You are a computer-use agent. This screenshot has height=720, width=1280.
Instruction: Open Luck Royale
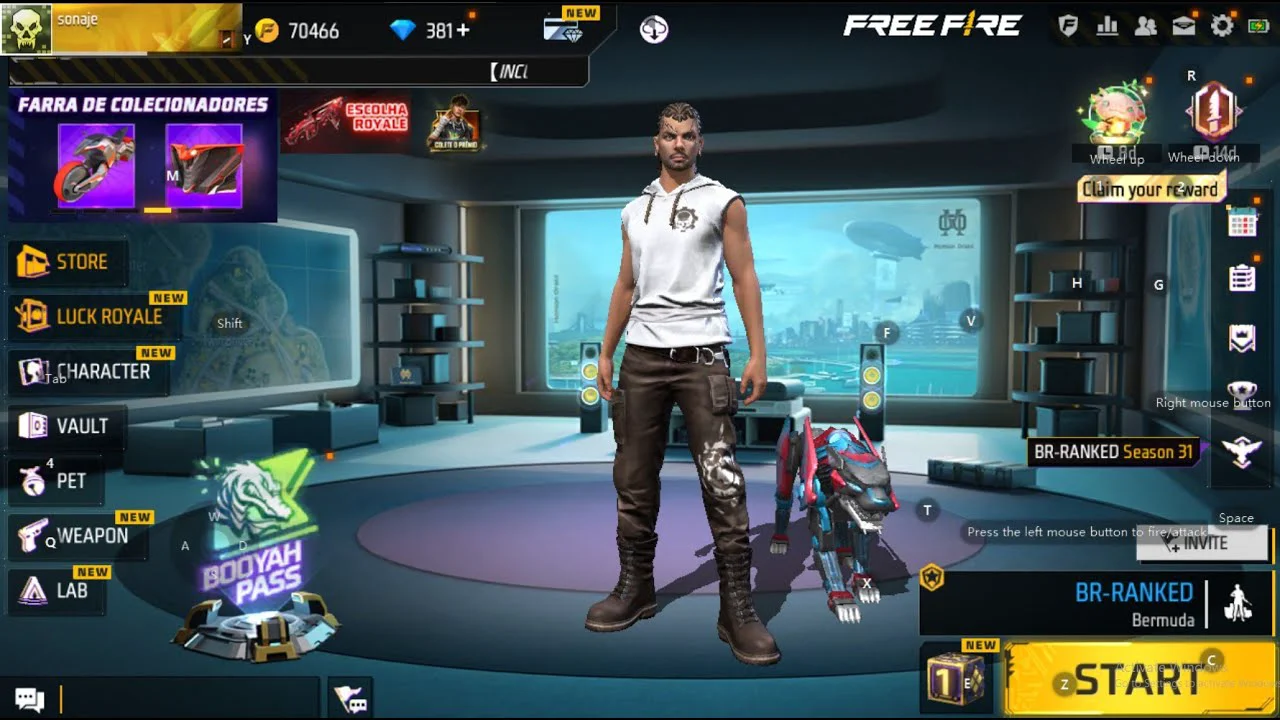point(95,317)
